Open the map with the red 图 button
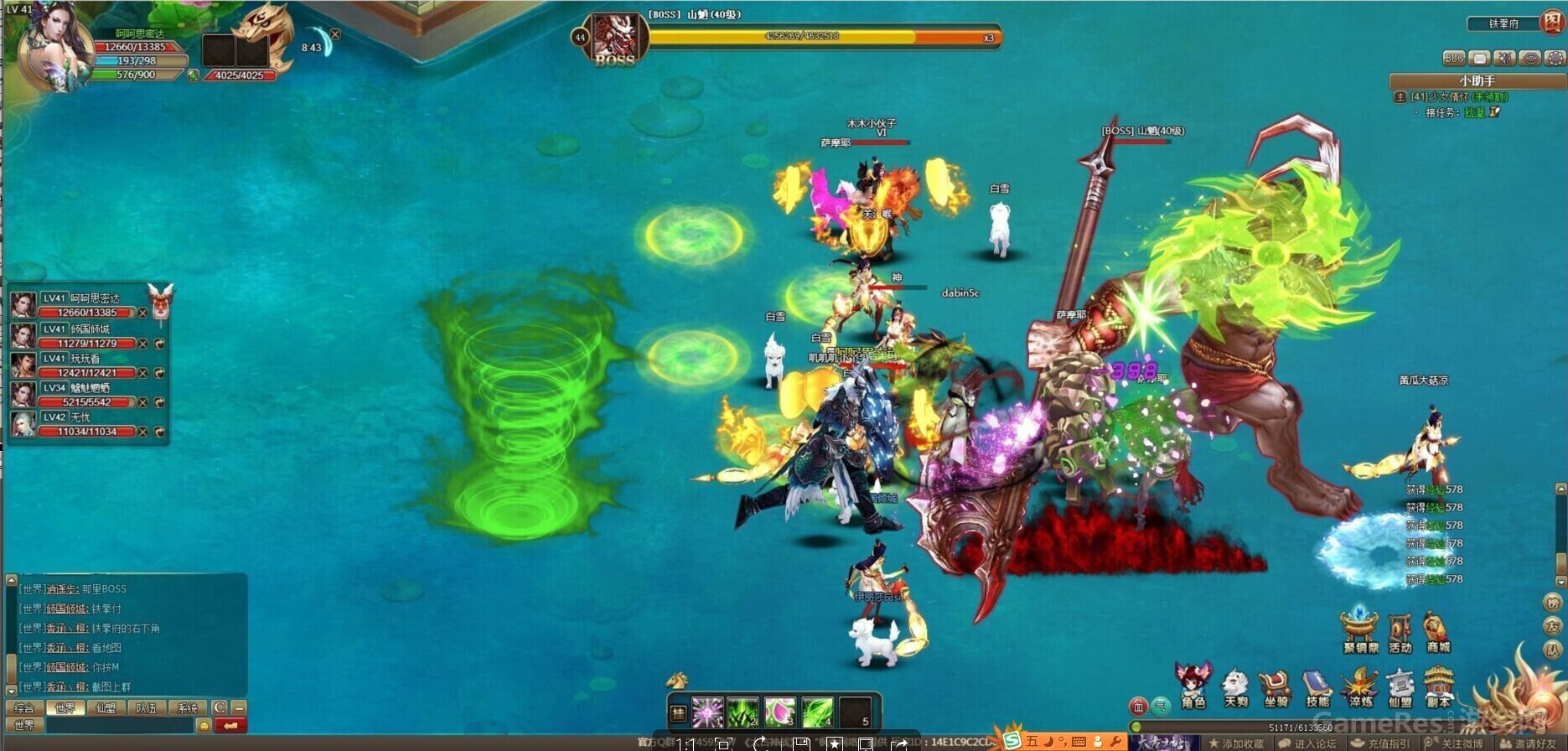Viewport: 1568px width, 751px height. point(1553,23)
